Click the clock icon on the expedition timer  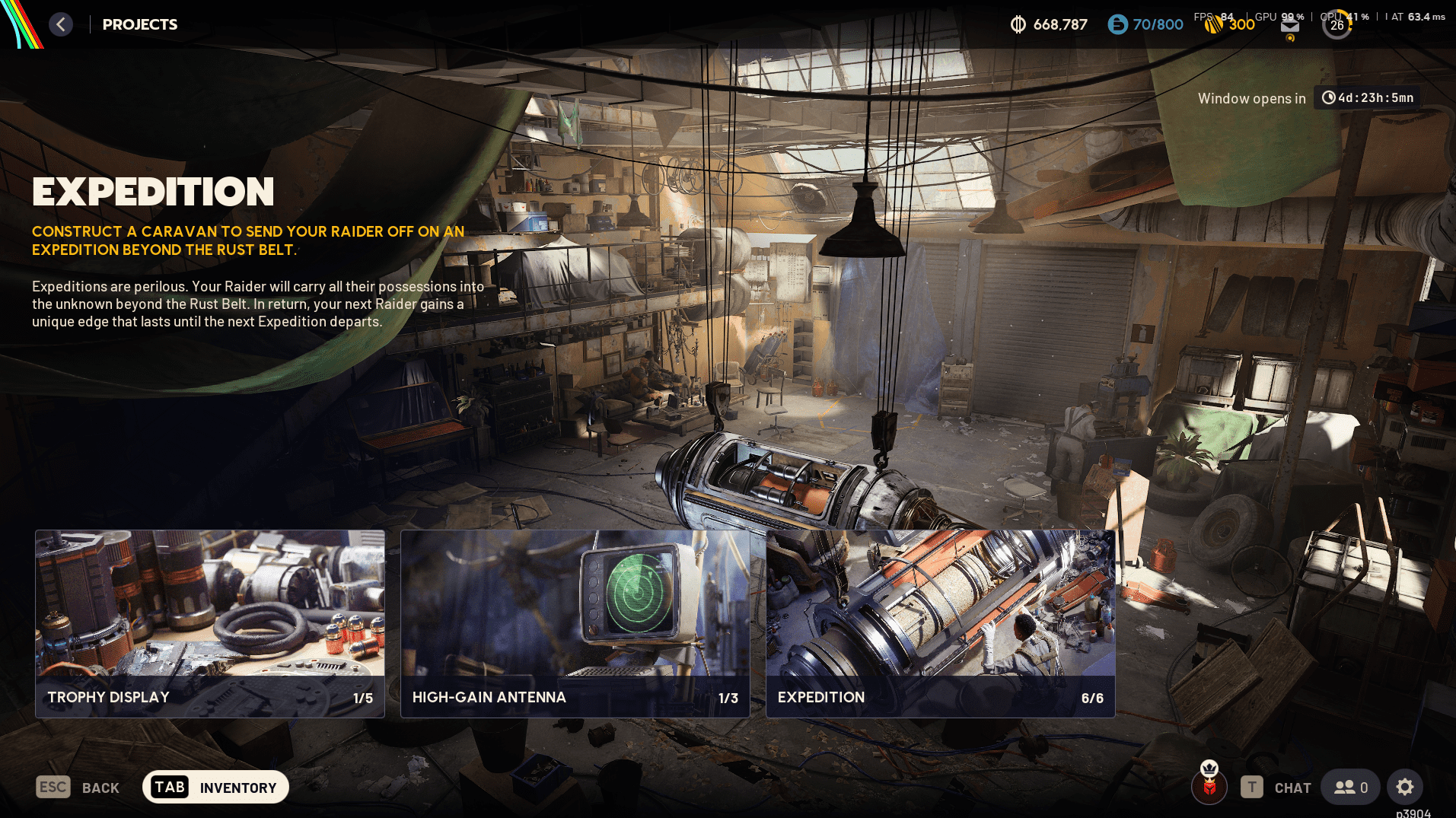(x=1329, y=97)
